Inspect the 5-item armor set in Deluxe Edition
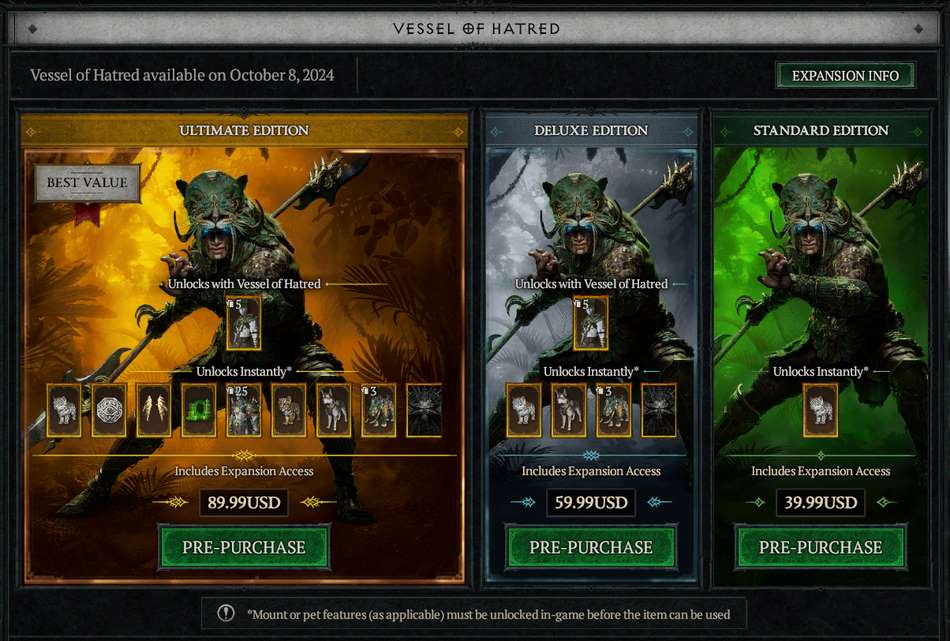 coord(591,323)
